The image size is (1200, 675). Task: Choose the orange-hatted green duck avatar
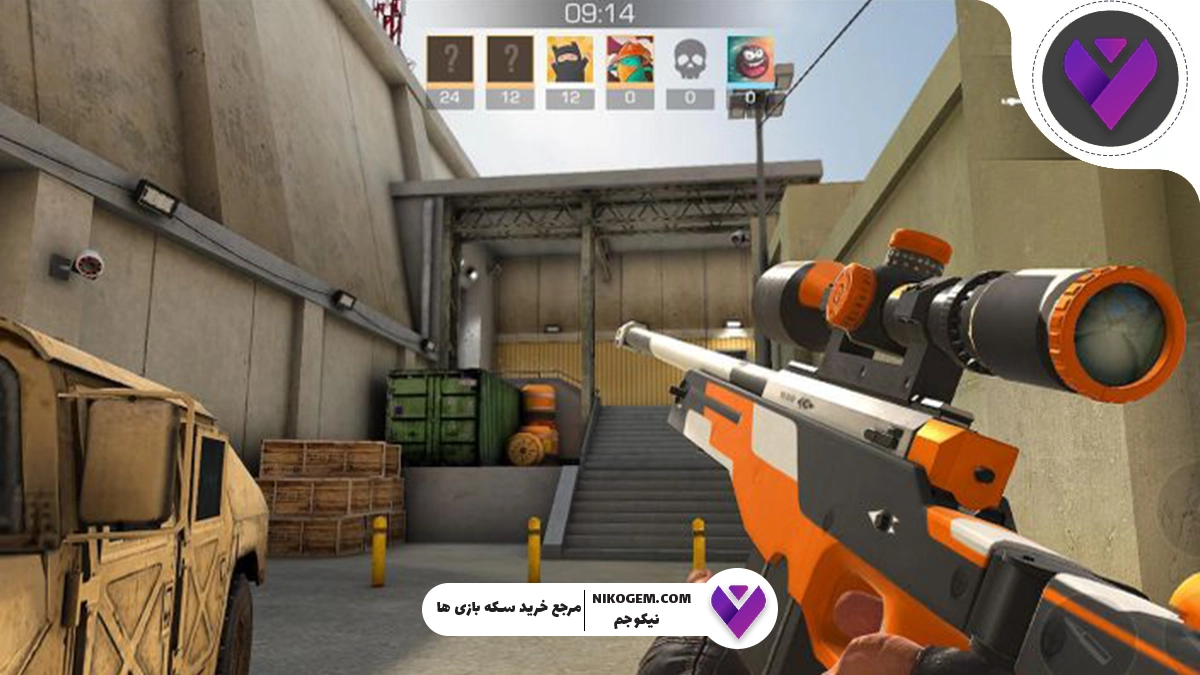630,60
